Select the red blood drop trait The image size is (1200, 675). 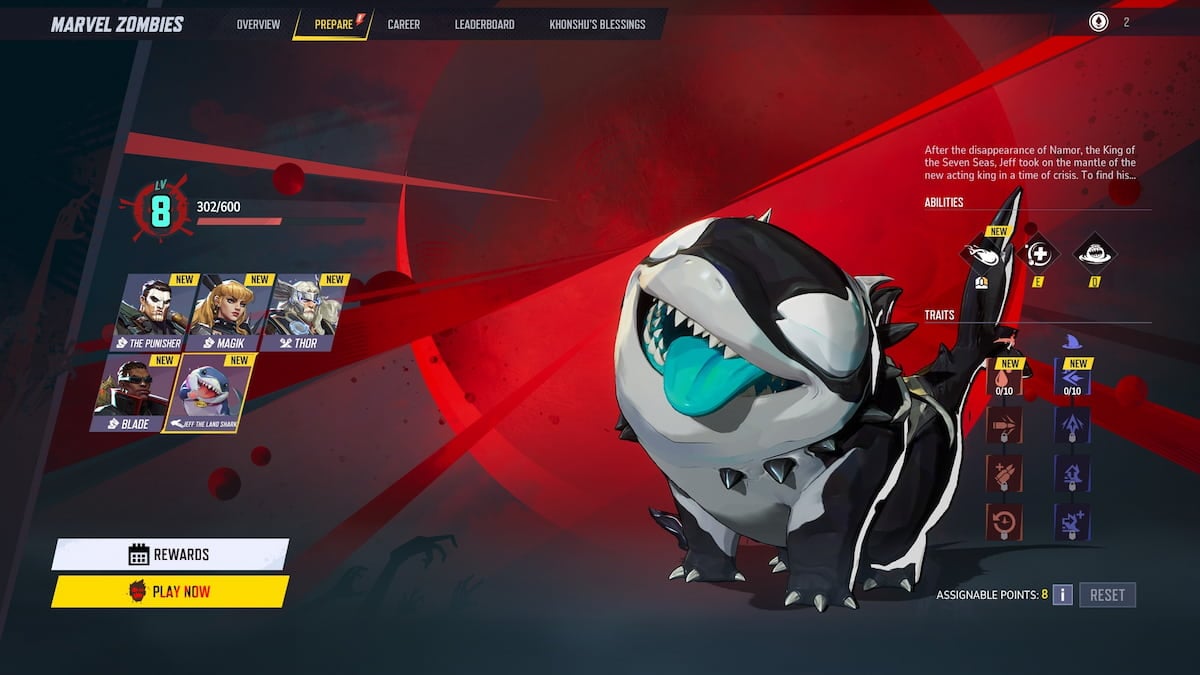click(x=1003, y=379)
